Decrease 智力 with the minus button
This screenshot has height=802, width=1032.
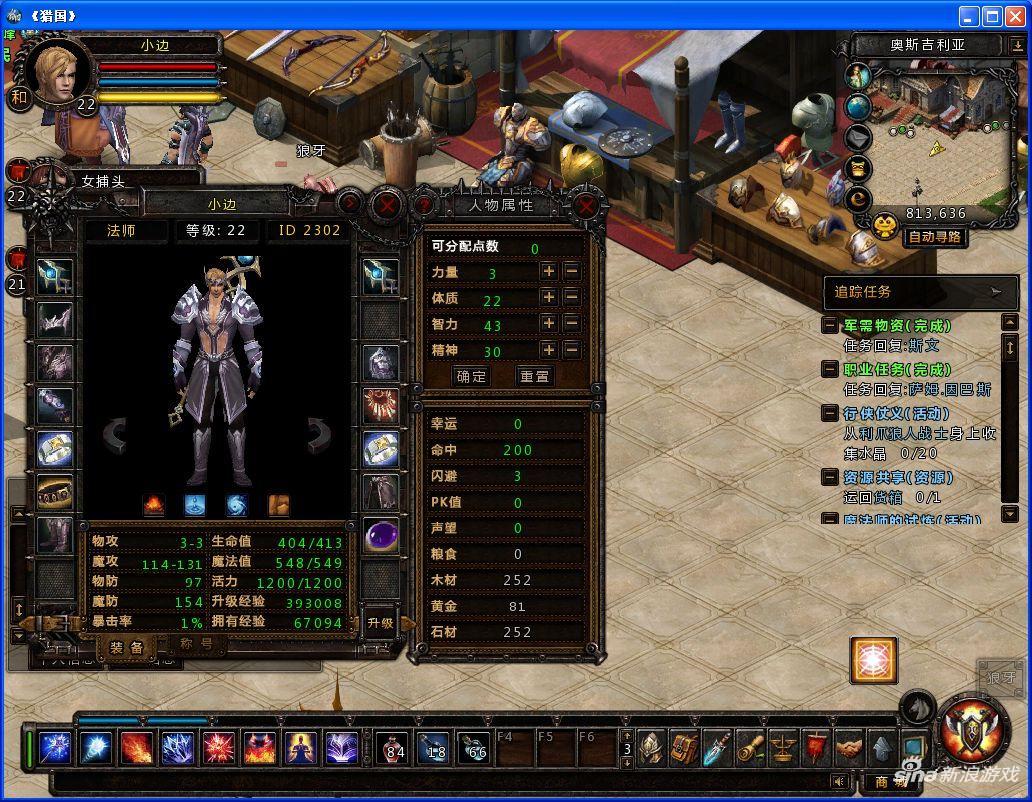click(571, 323)
